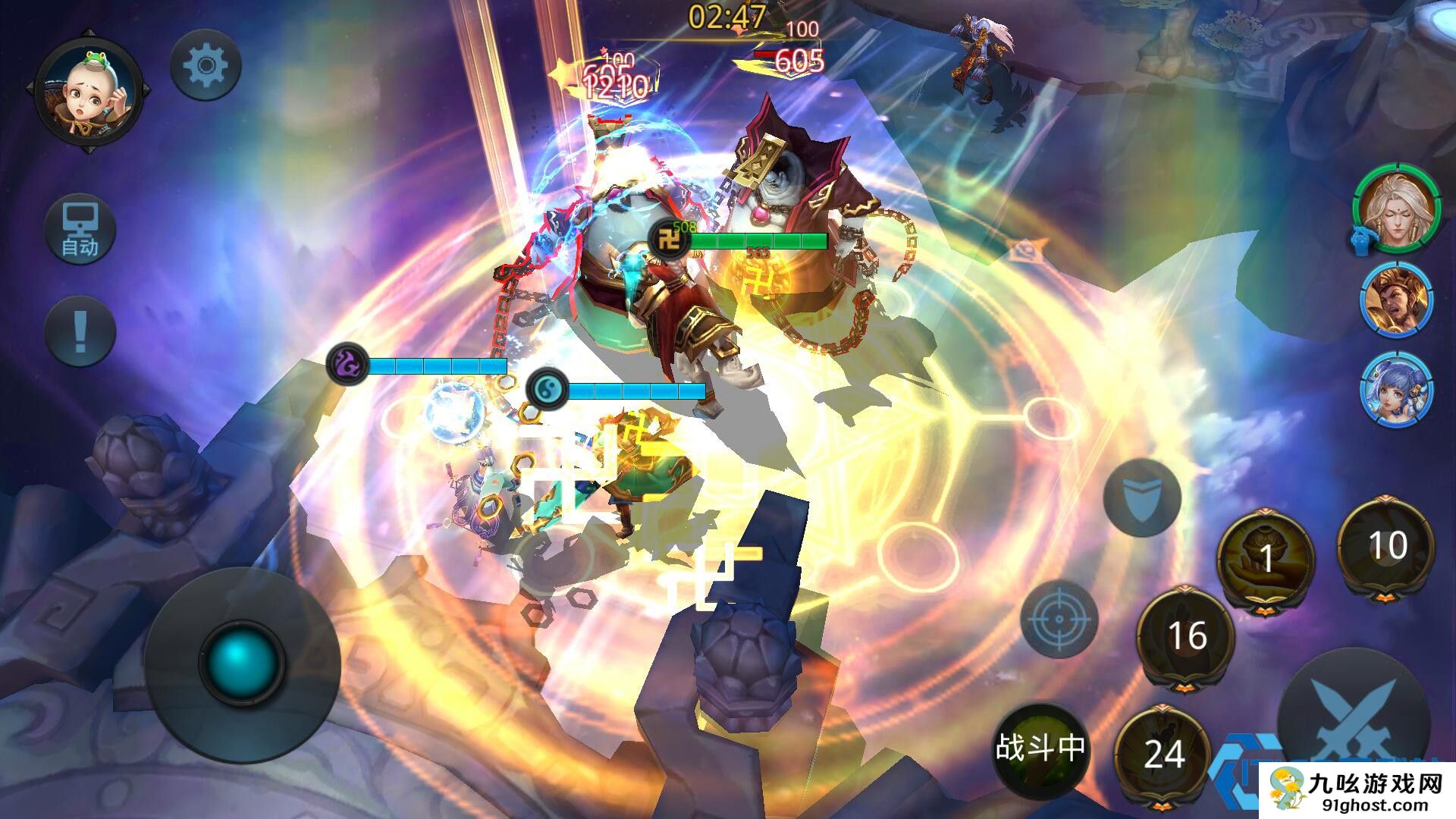Switch to the blonde hero portrait
This screenshot has width=1456, height=819.
[1397, 208]
